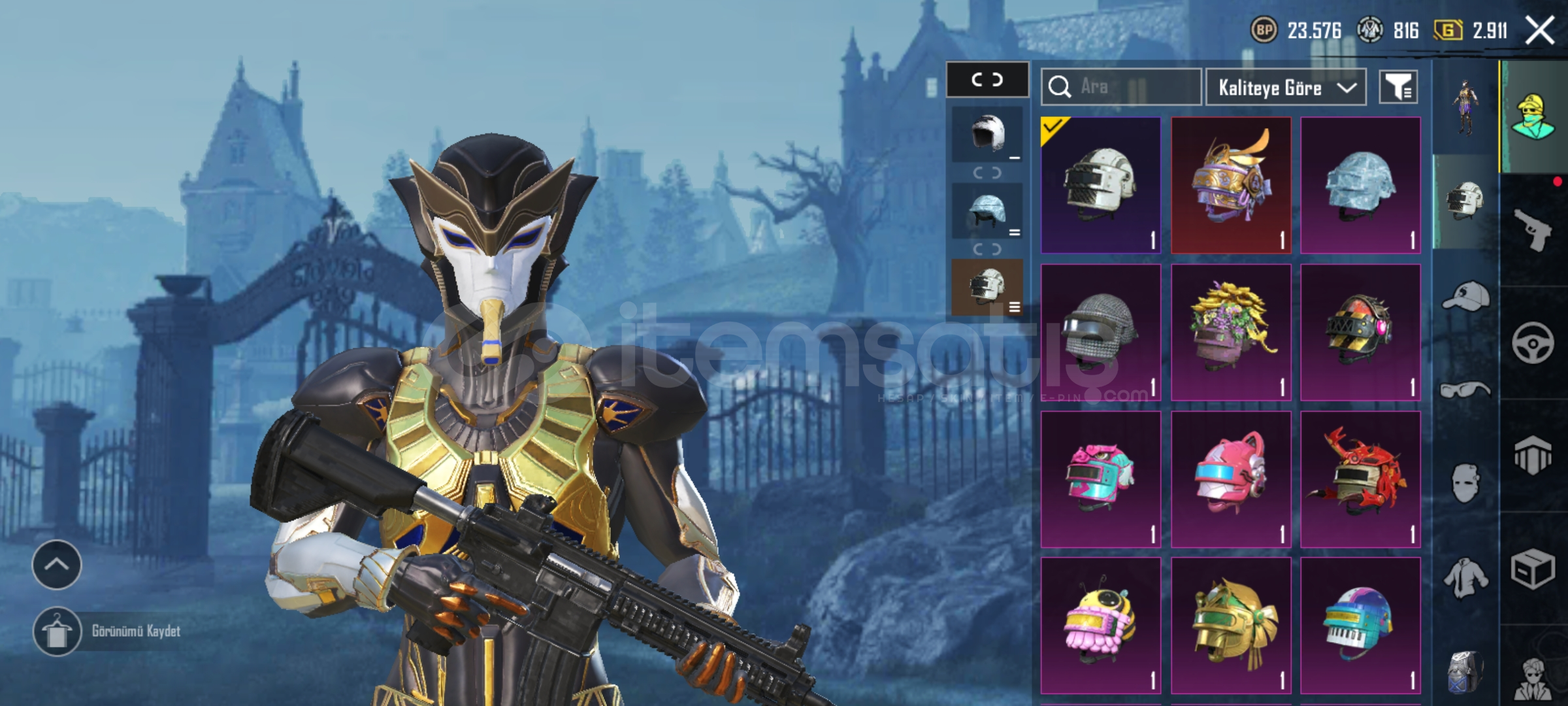Switch to the pistol weapons tab
This screenshot has height=706, width=1568.
point(1532,229)
